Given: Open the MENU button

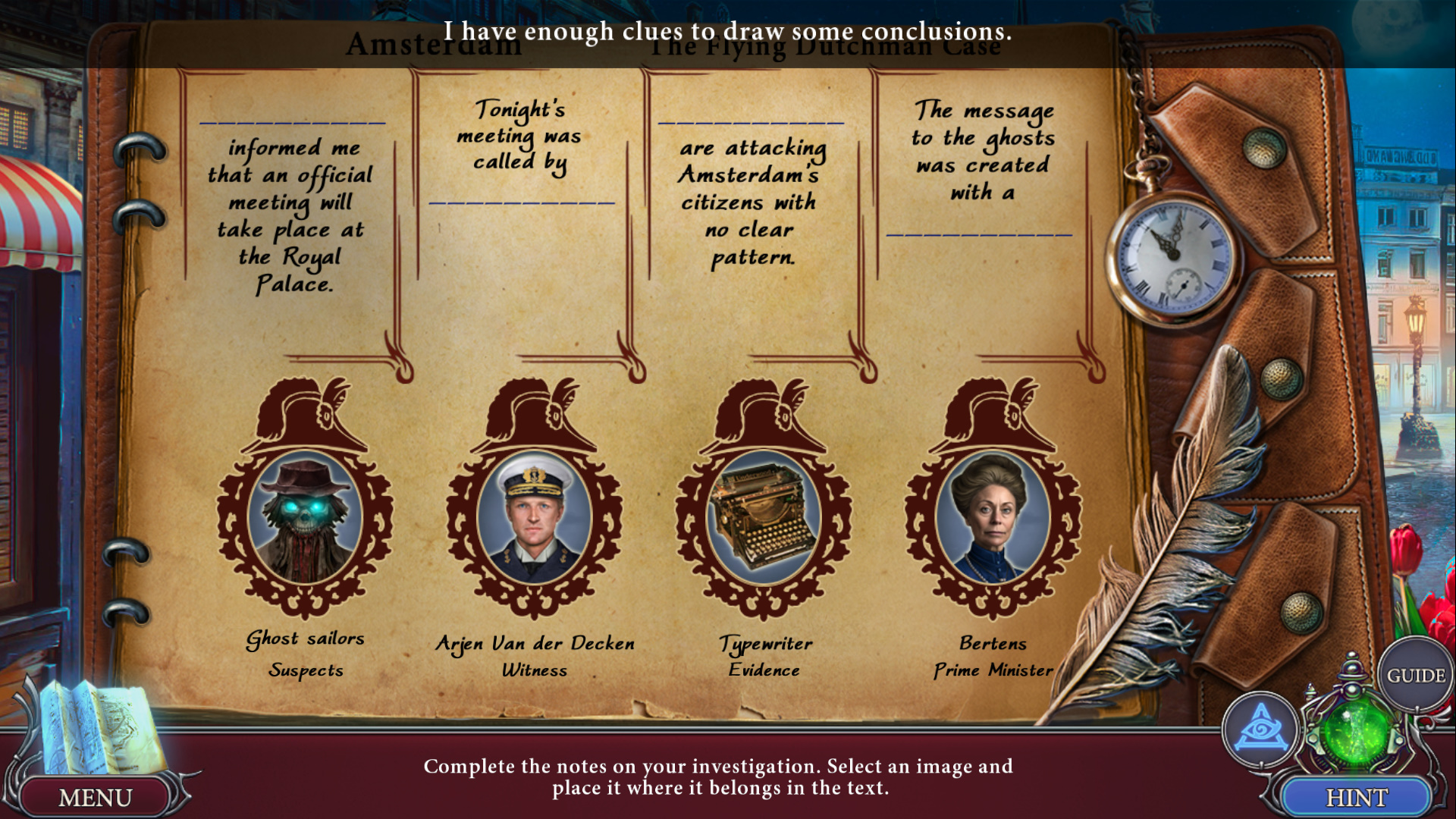Looking at the screenshot, I should tap(95, 797).
